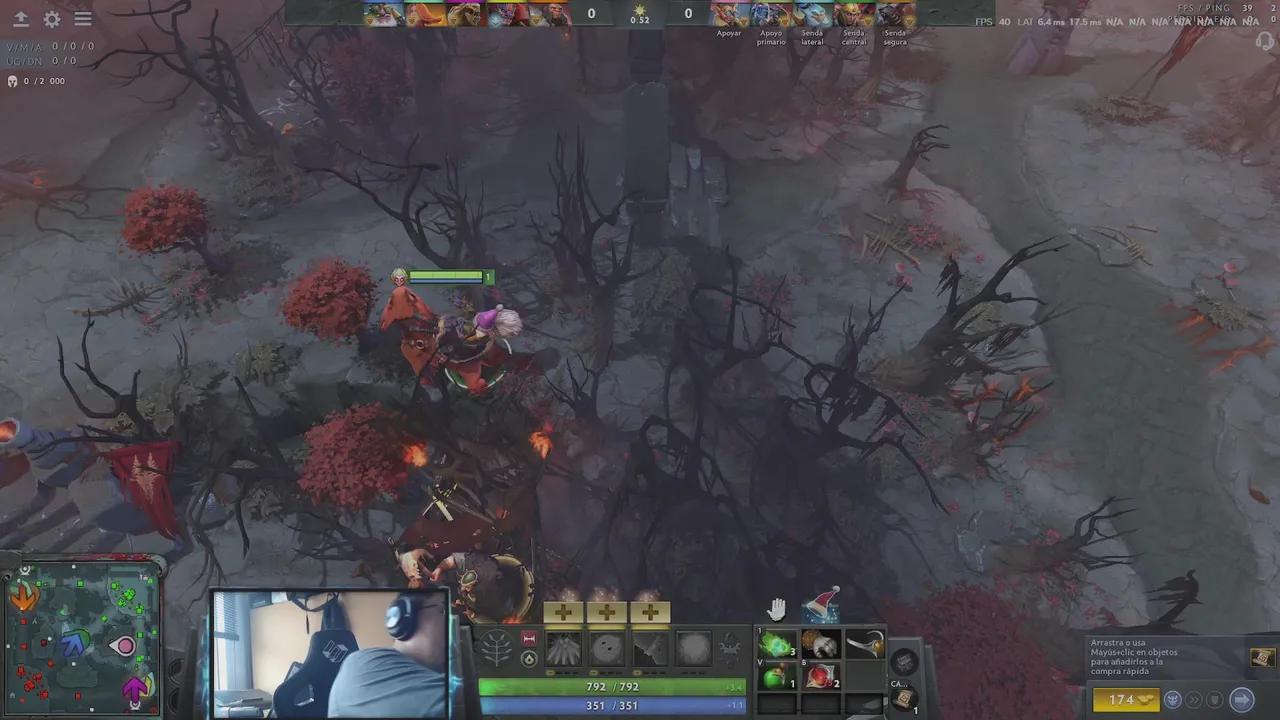
Task: Open the guide icon beside the gold display
Action: coord(1172,701)
